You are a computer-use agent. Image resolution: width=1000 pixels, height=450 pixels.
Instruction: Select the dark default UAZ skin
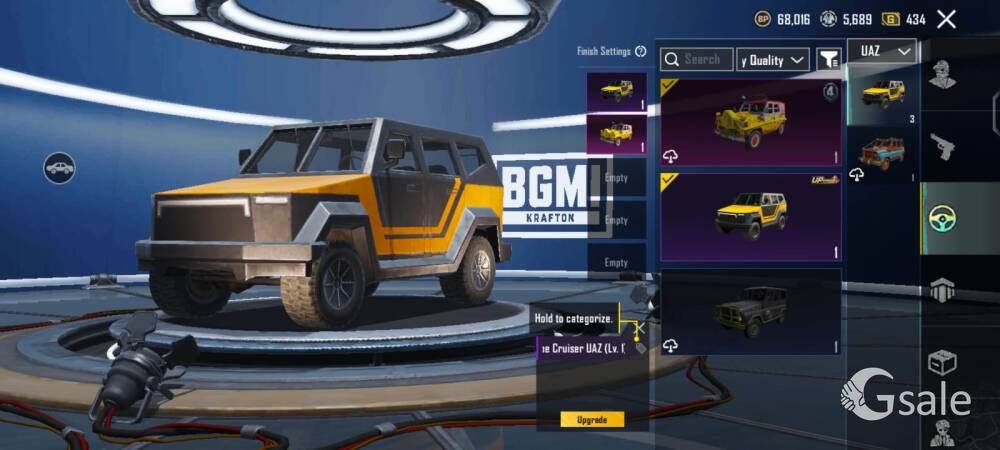750,311
